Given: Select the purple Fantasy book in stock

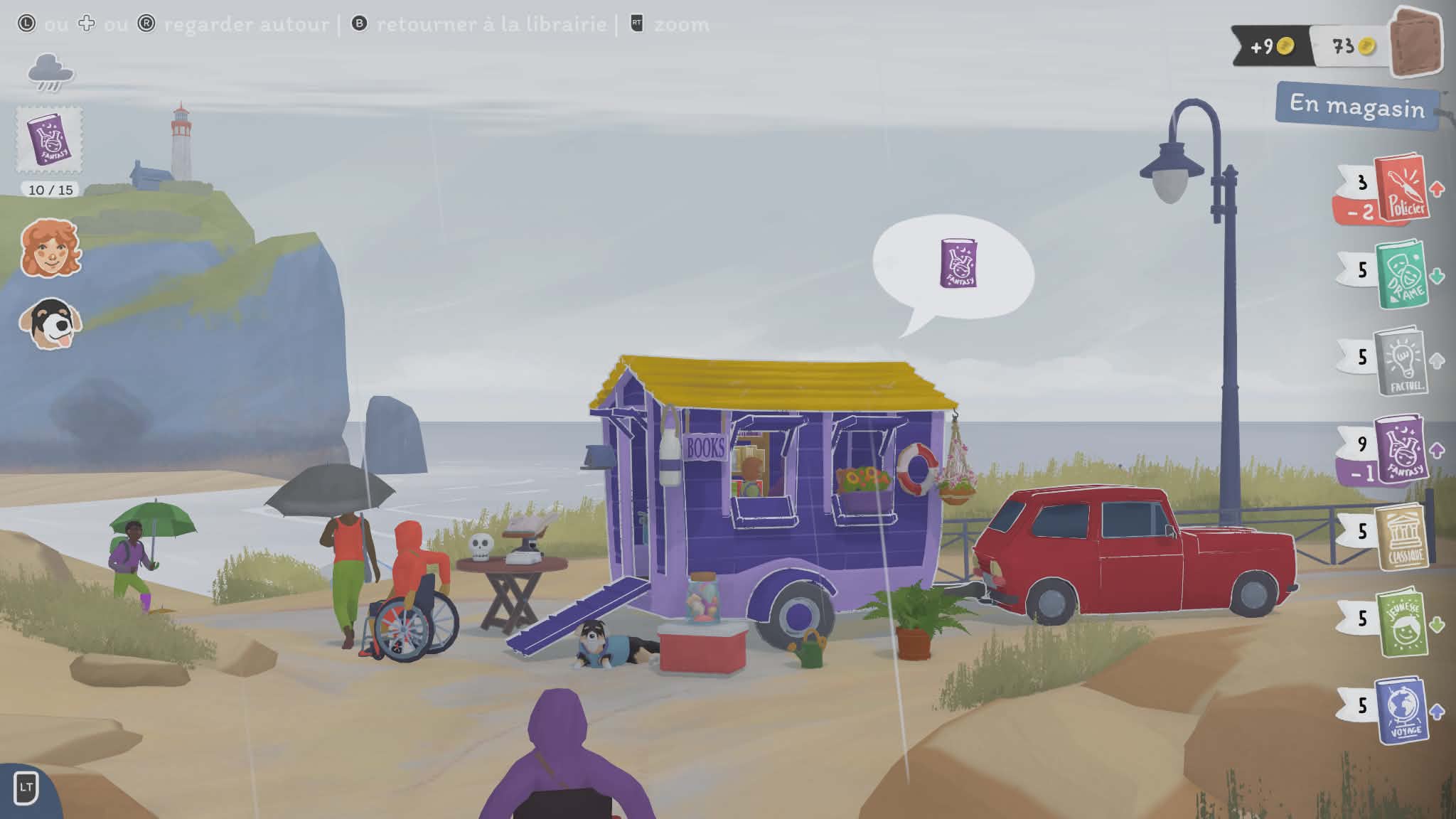Looking at the screenshot, I should [x=1400, y=450].
